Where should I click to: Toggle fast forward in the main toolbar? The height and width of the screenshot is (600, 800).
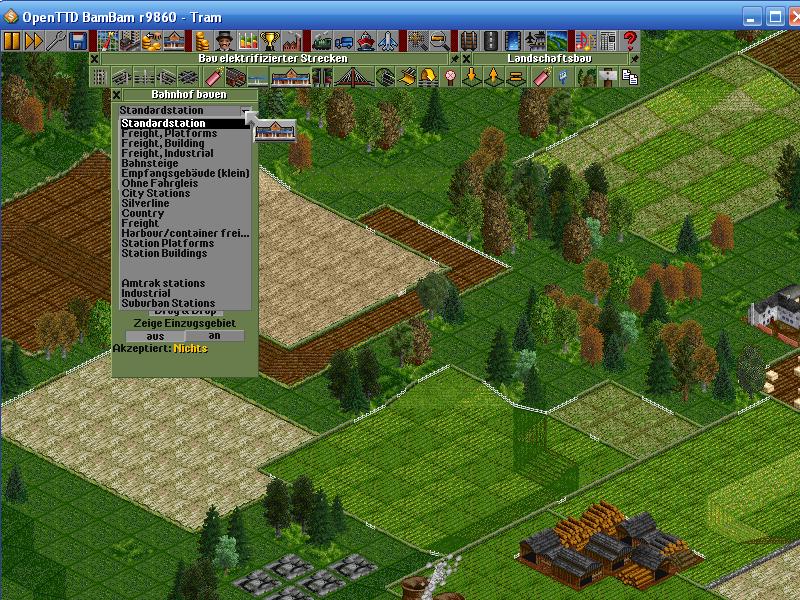[x=34, y=41]
